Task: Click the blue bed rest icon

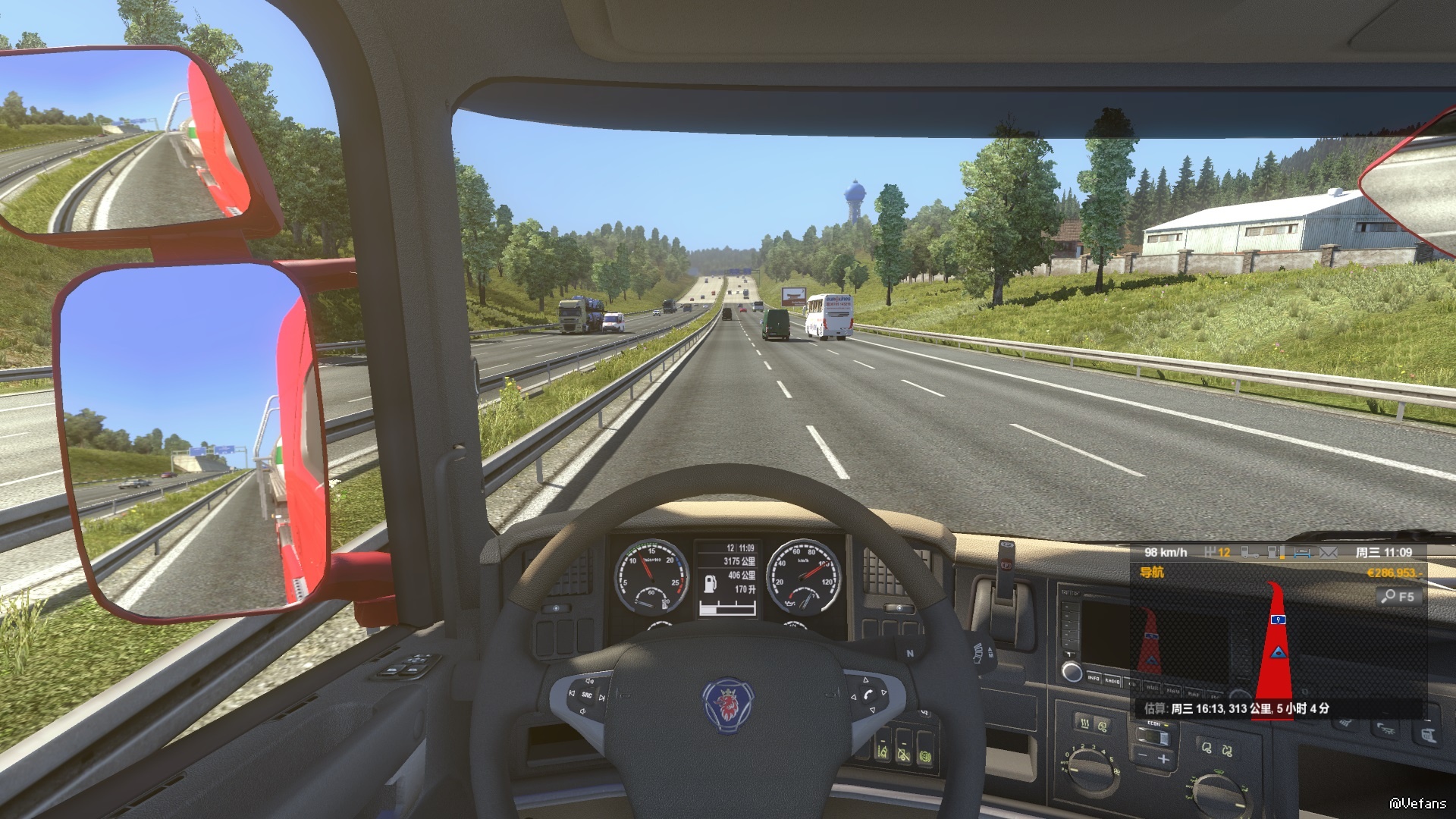Action: (1302, 553)
